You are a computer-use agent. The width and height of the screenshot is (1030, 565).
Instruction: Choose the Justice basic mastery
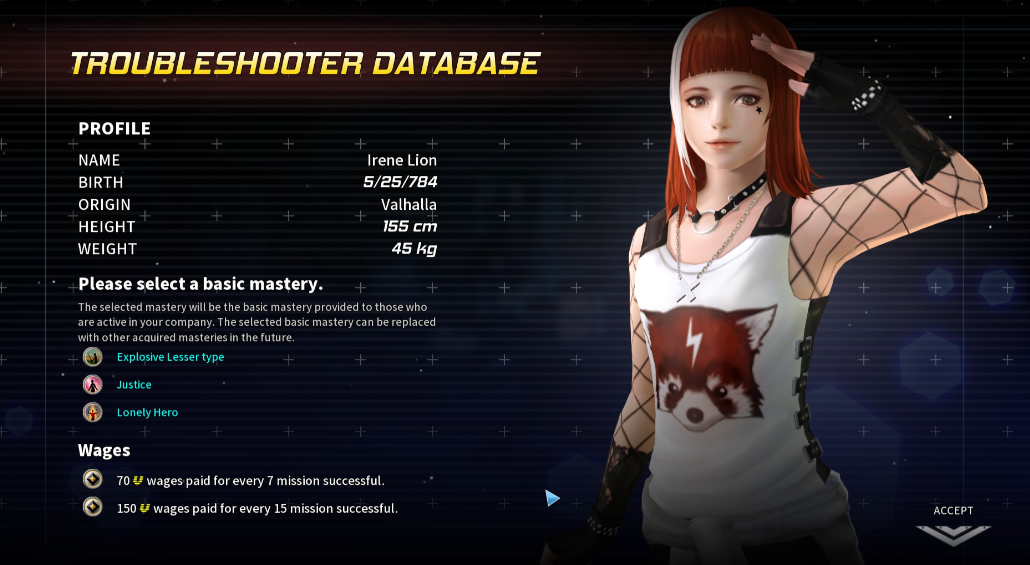click(134, 385)
